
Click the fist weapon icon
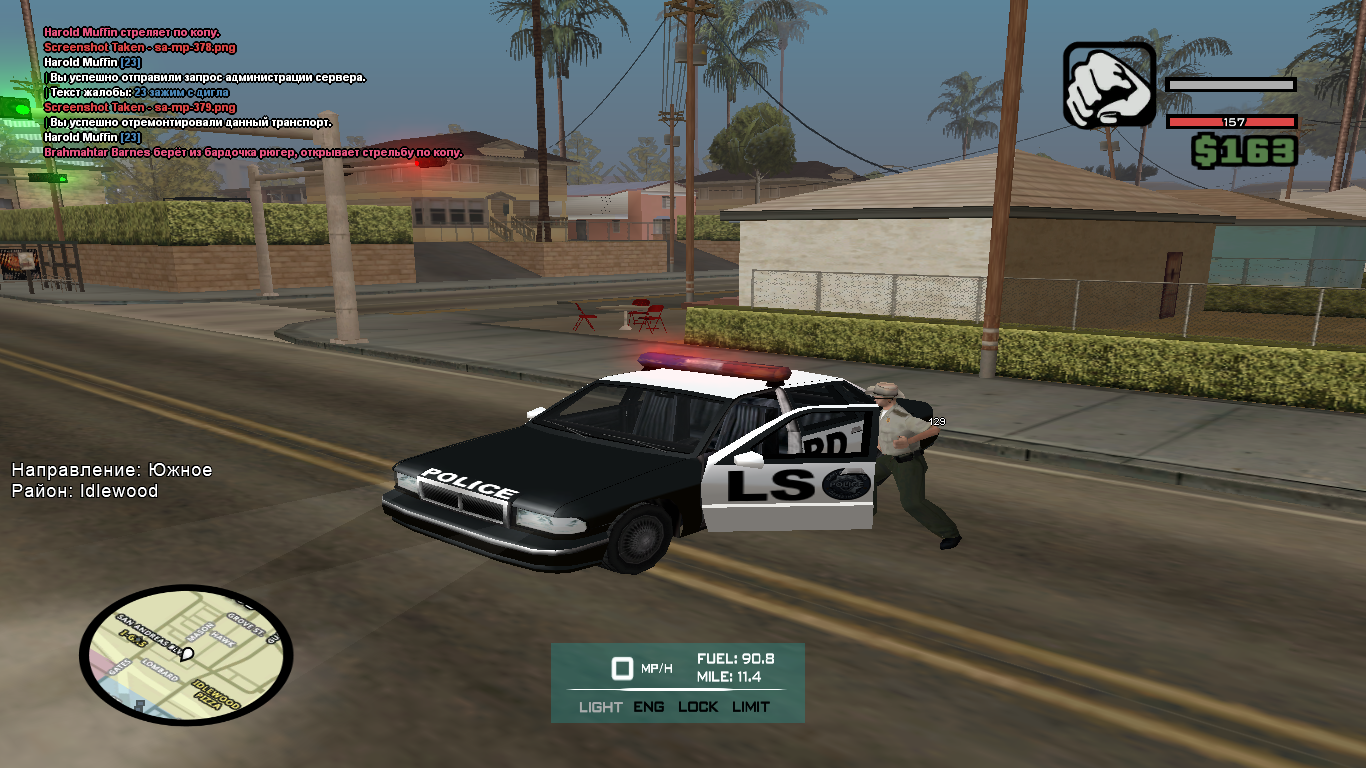pyautogui.click(x=1108, y=85)
